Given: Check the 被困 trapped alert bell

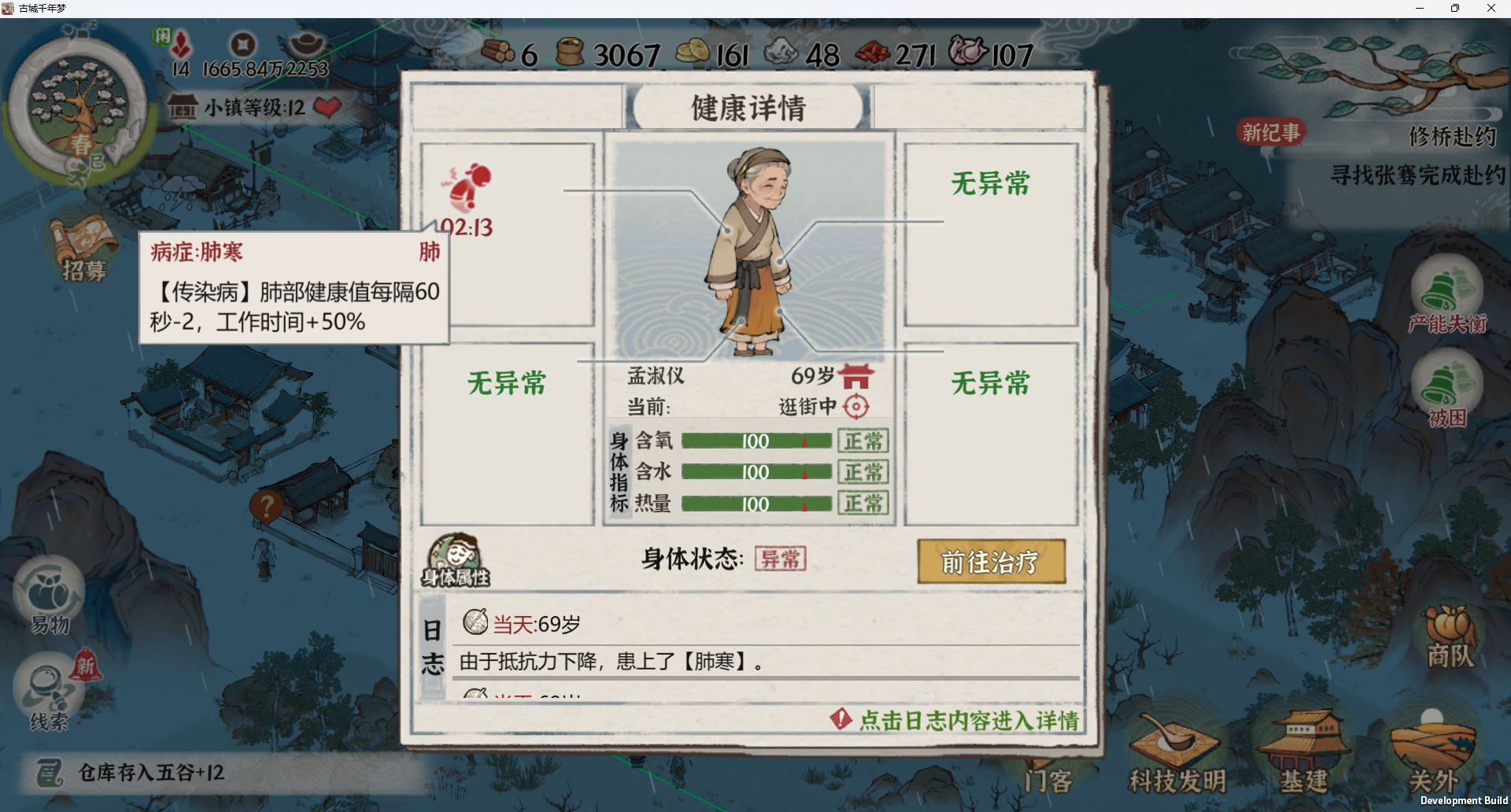Looking at the screenshot, I should pyautogui.click(x=1446, y=389).
